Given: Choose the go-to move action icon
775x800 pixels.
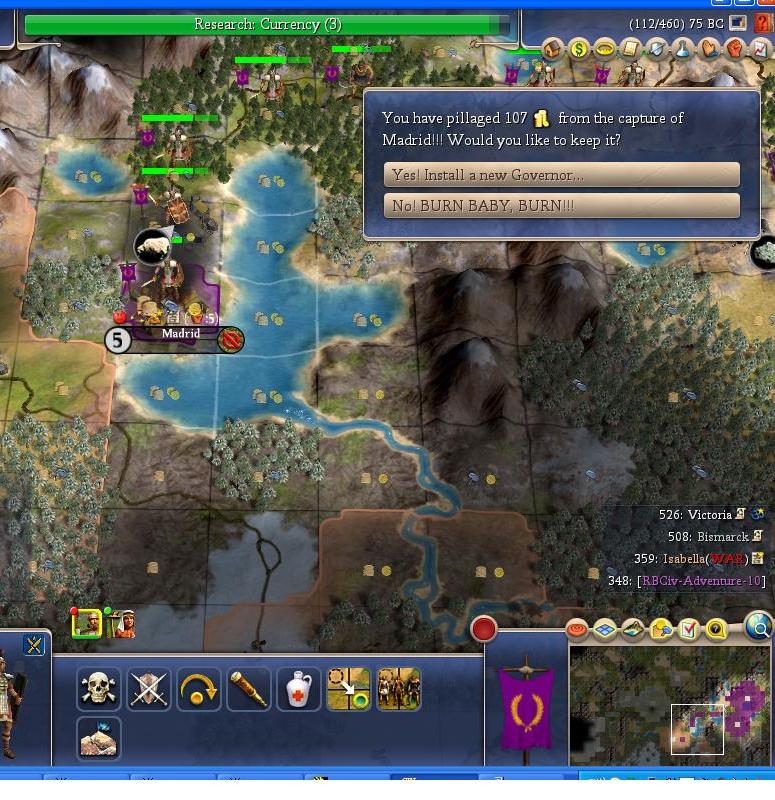Looking at the screenshot, I should [x=348, y=689].
